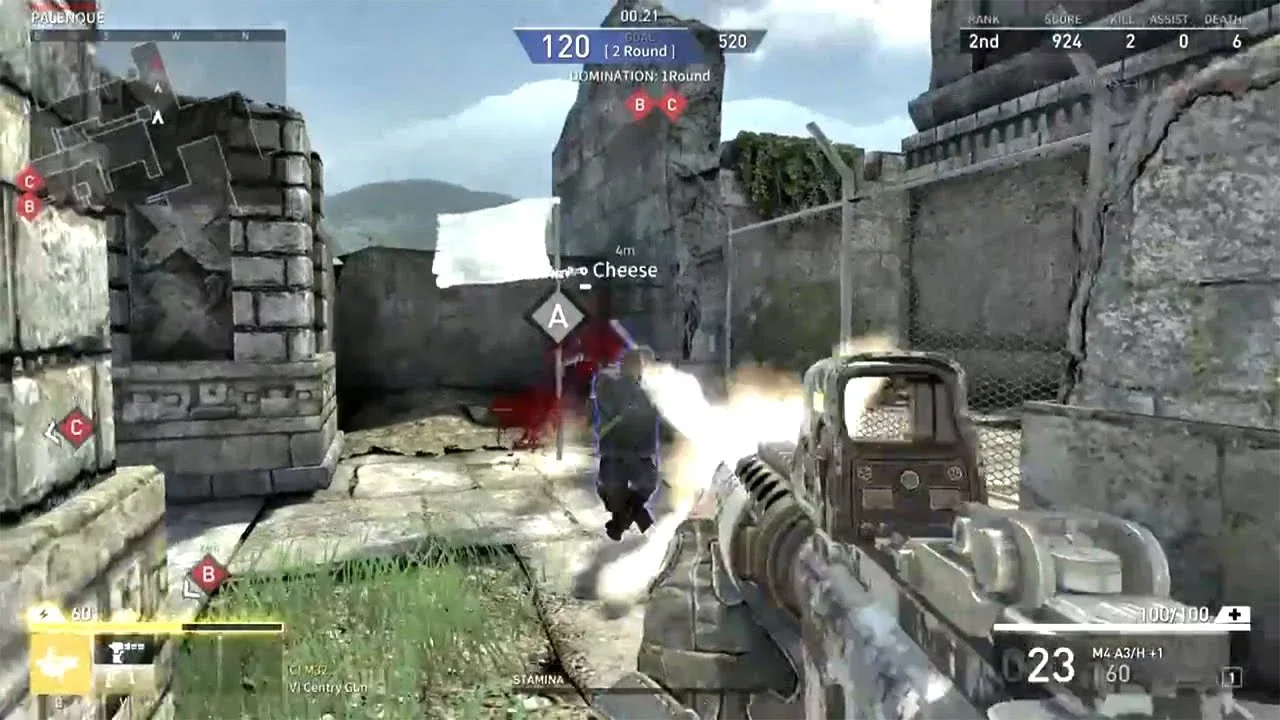The width and height of the screenshot is (1280, 720).
Task: Click the player name Cheese
Action: pyautogui.click(x=624, y=270)
